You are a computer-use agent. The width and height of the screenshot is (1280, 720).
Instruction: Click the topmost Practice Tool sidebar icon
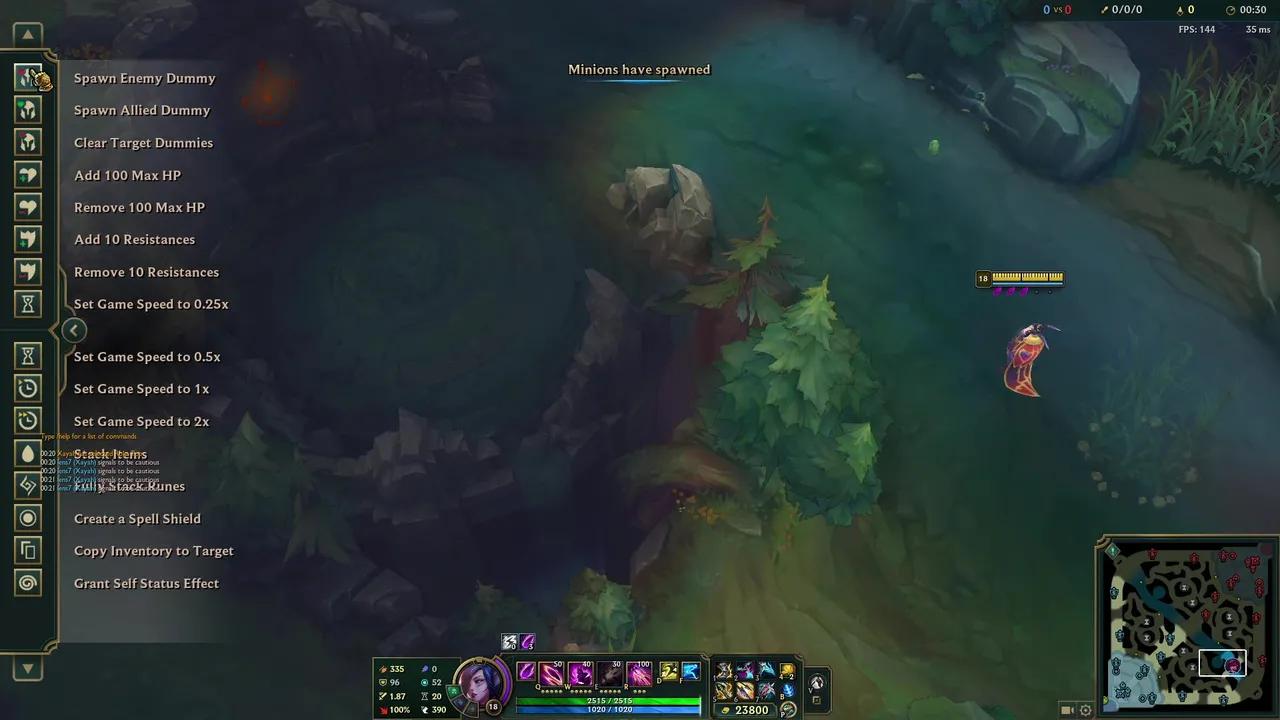27,76
